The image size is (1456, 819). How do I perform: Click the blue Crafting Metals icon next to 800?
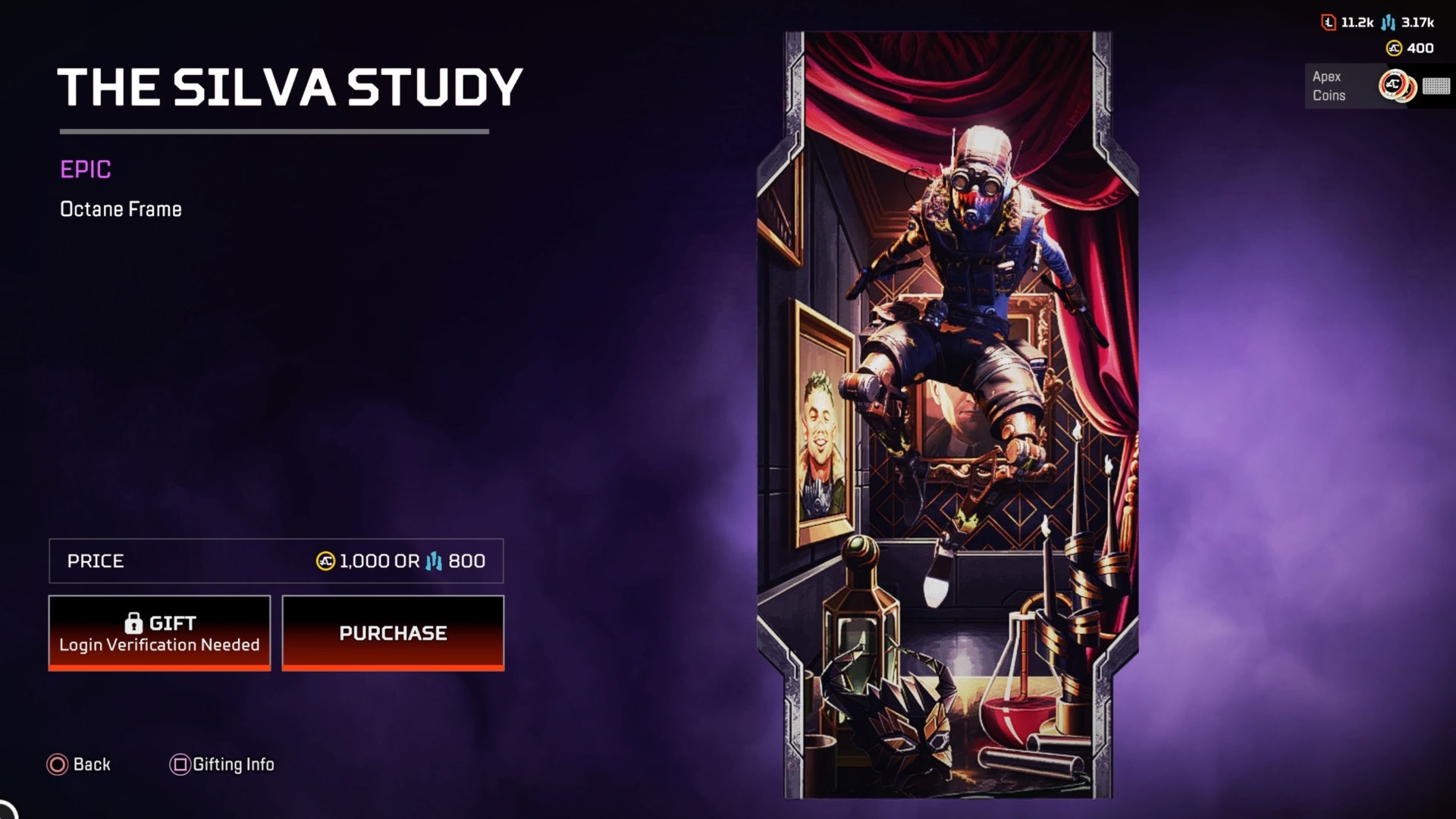coord(433,562)
